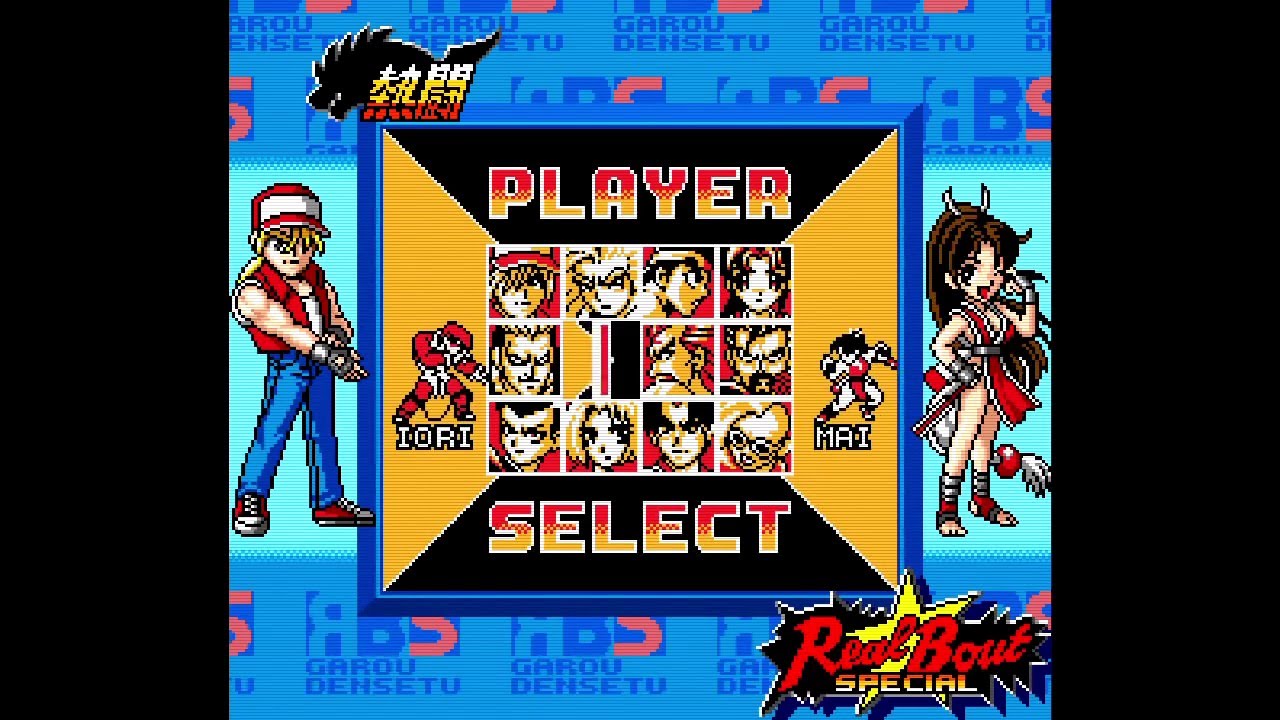Select Geese Howard's grinning portrait
Image resolution: width=1280 pixels, height=720 pixels.
click(522, 360)
